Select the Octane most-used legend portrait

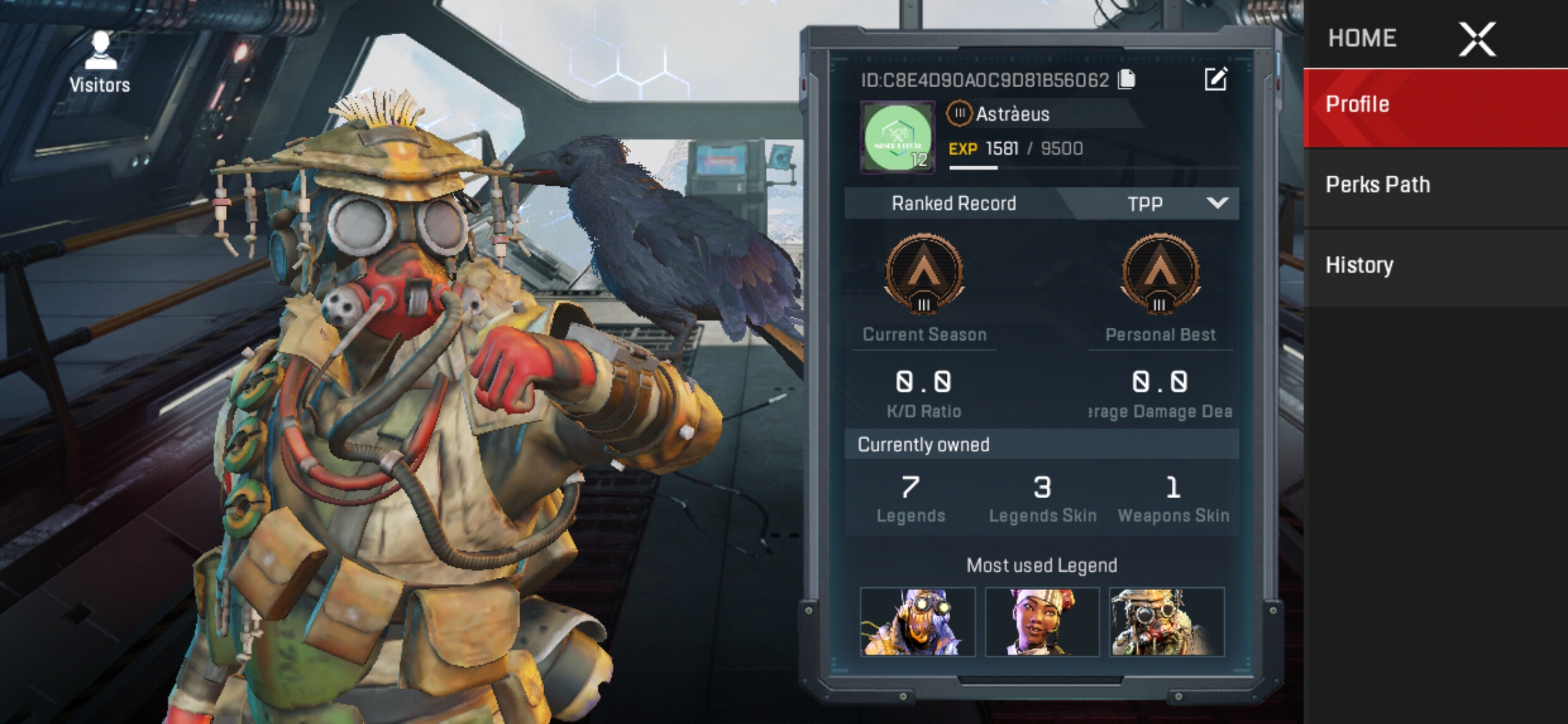pyautogui.click(x=917, y=622)
